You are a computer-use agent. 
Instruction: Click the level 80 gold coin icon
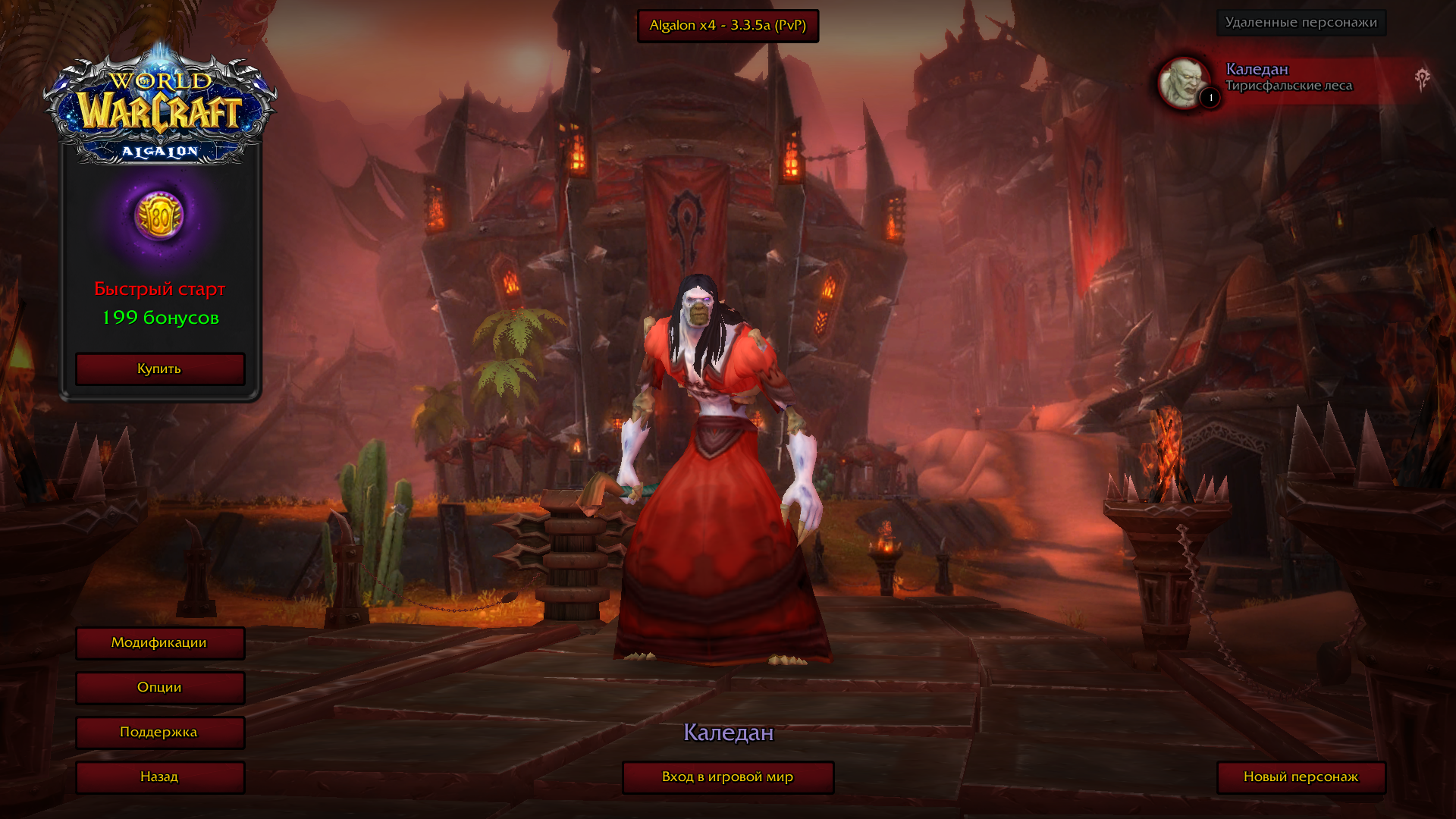coord(159,216)
